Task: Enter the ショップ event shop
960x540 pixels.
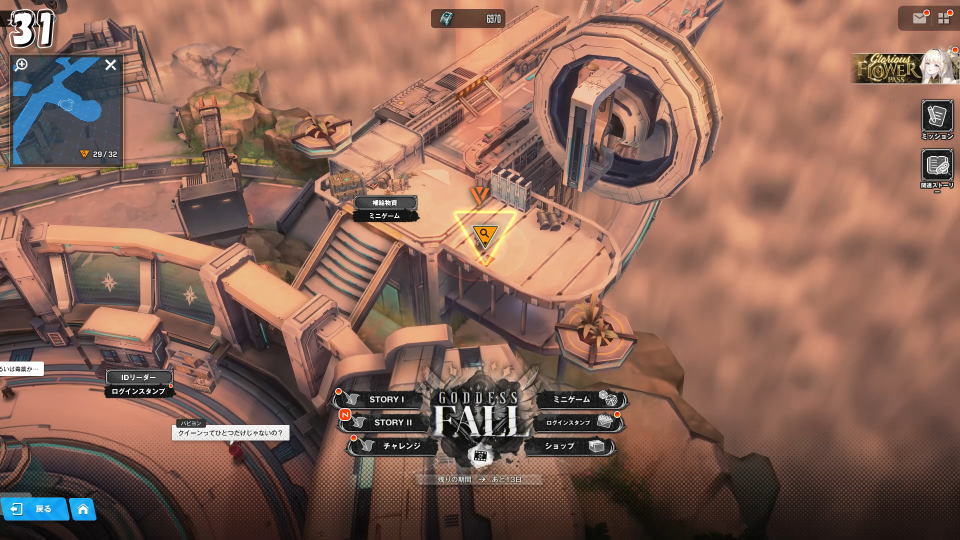Action: point(572,446)
